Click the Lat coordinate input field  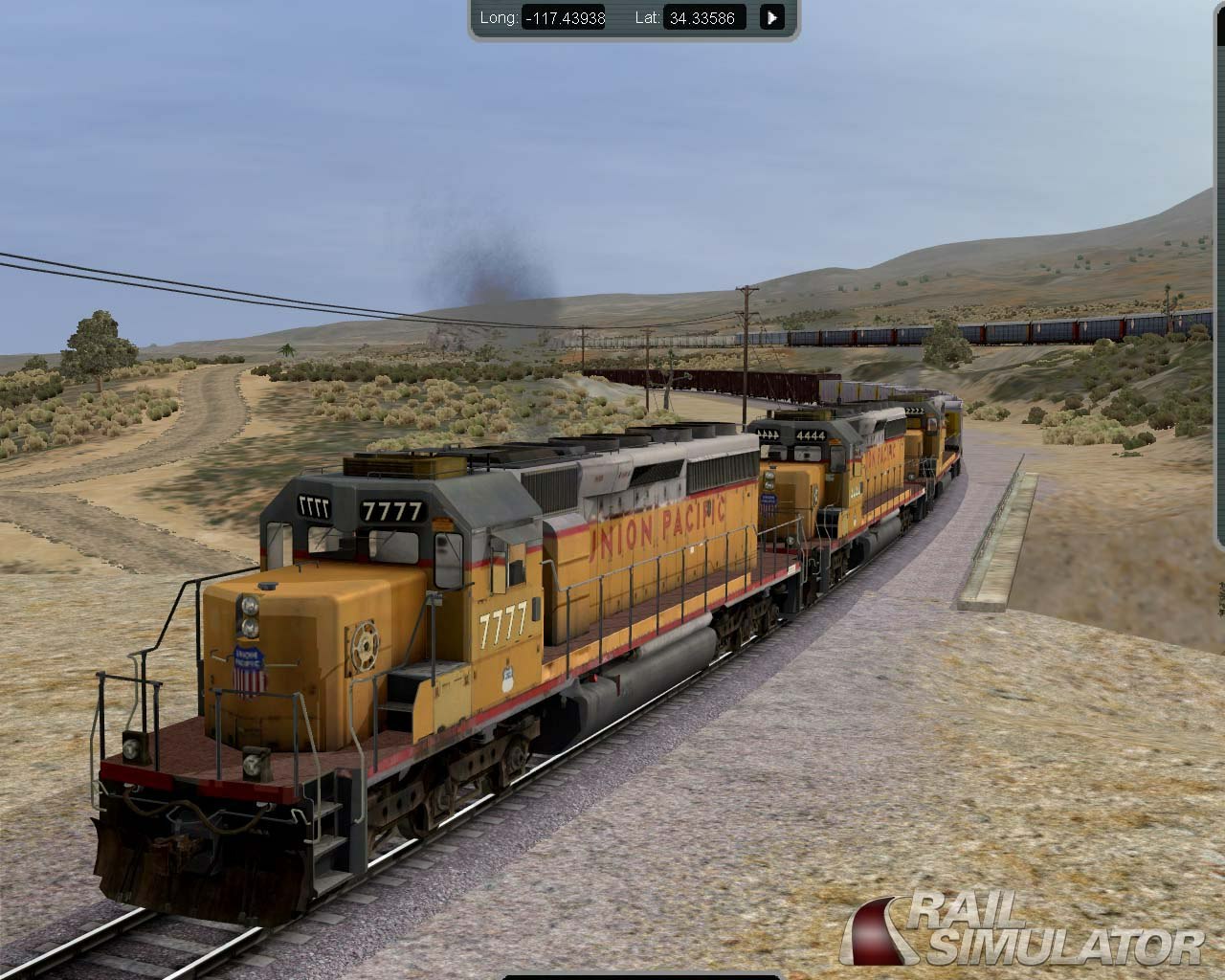(x=705, y=17)
